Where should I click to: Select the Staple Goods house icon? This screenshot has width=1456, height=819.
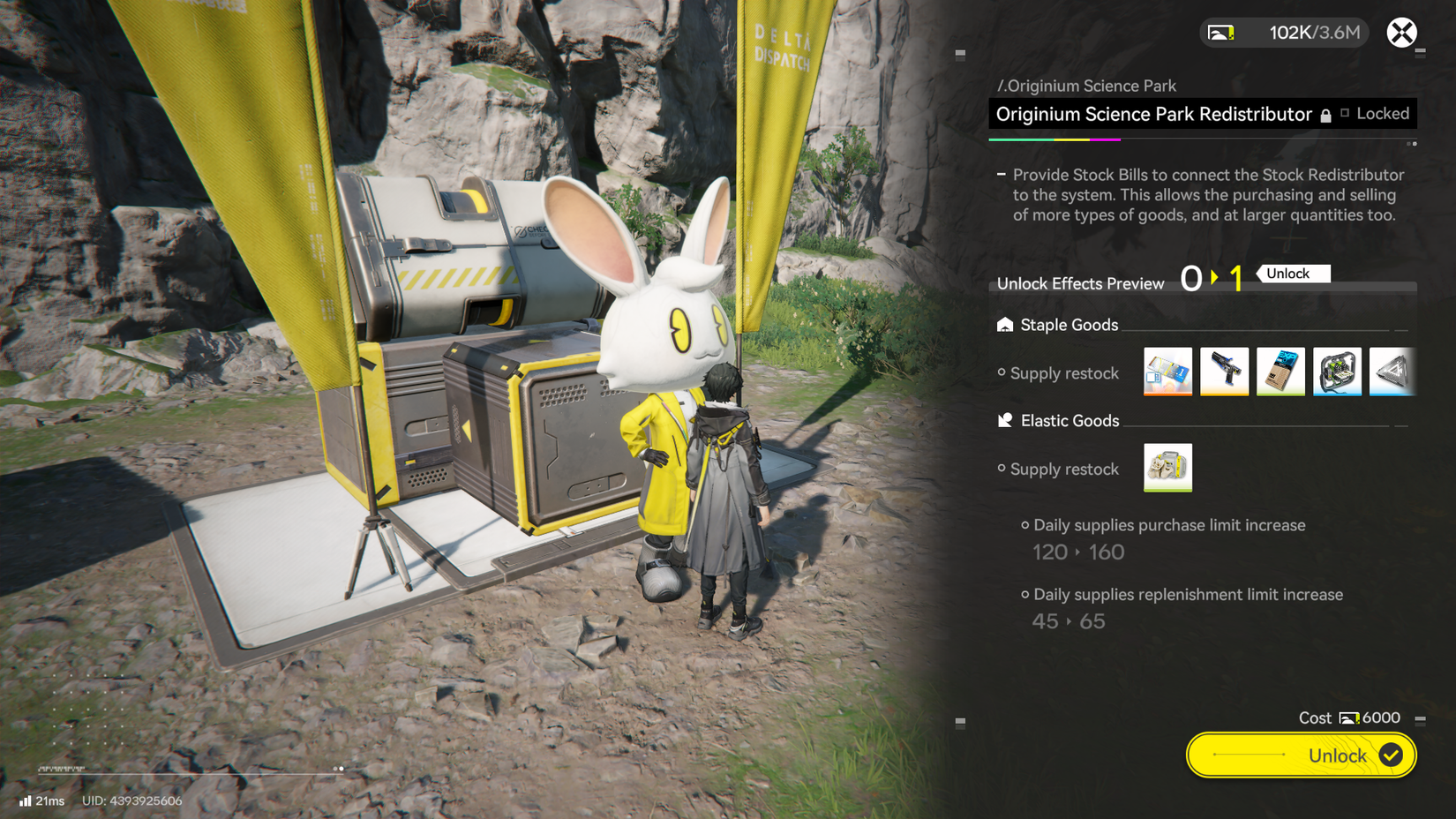[x=1004, y=325]
